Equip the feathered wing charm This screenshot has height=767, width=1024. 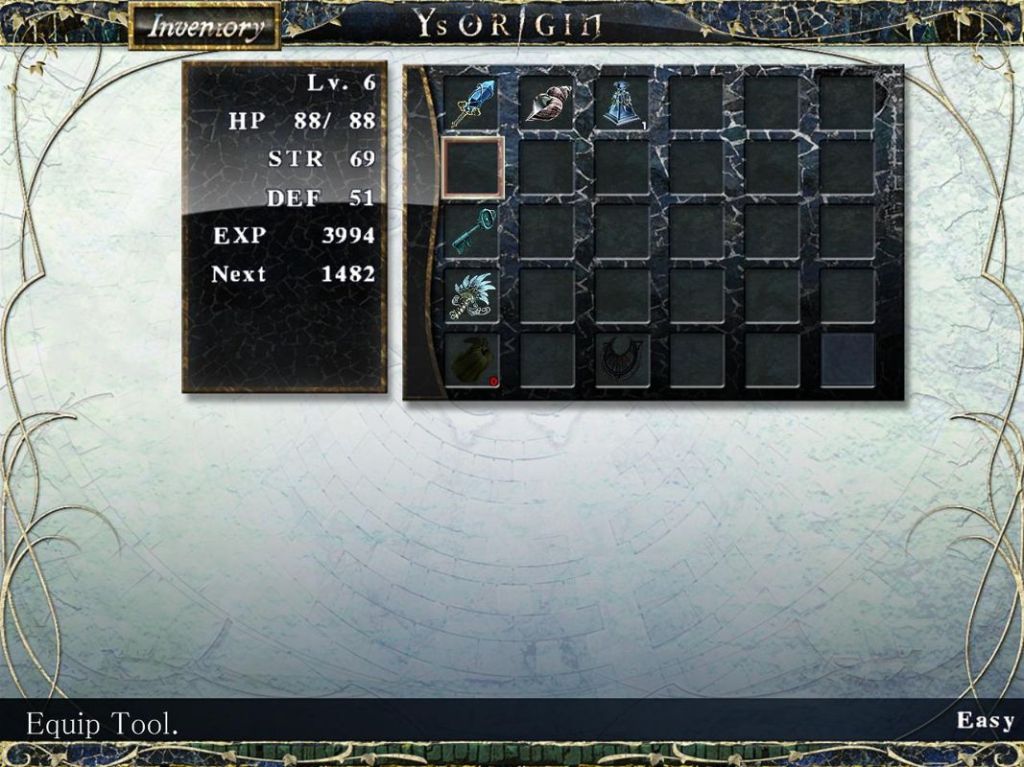pos(471,296)
